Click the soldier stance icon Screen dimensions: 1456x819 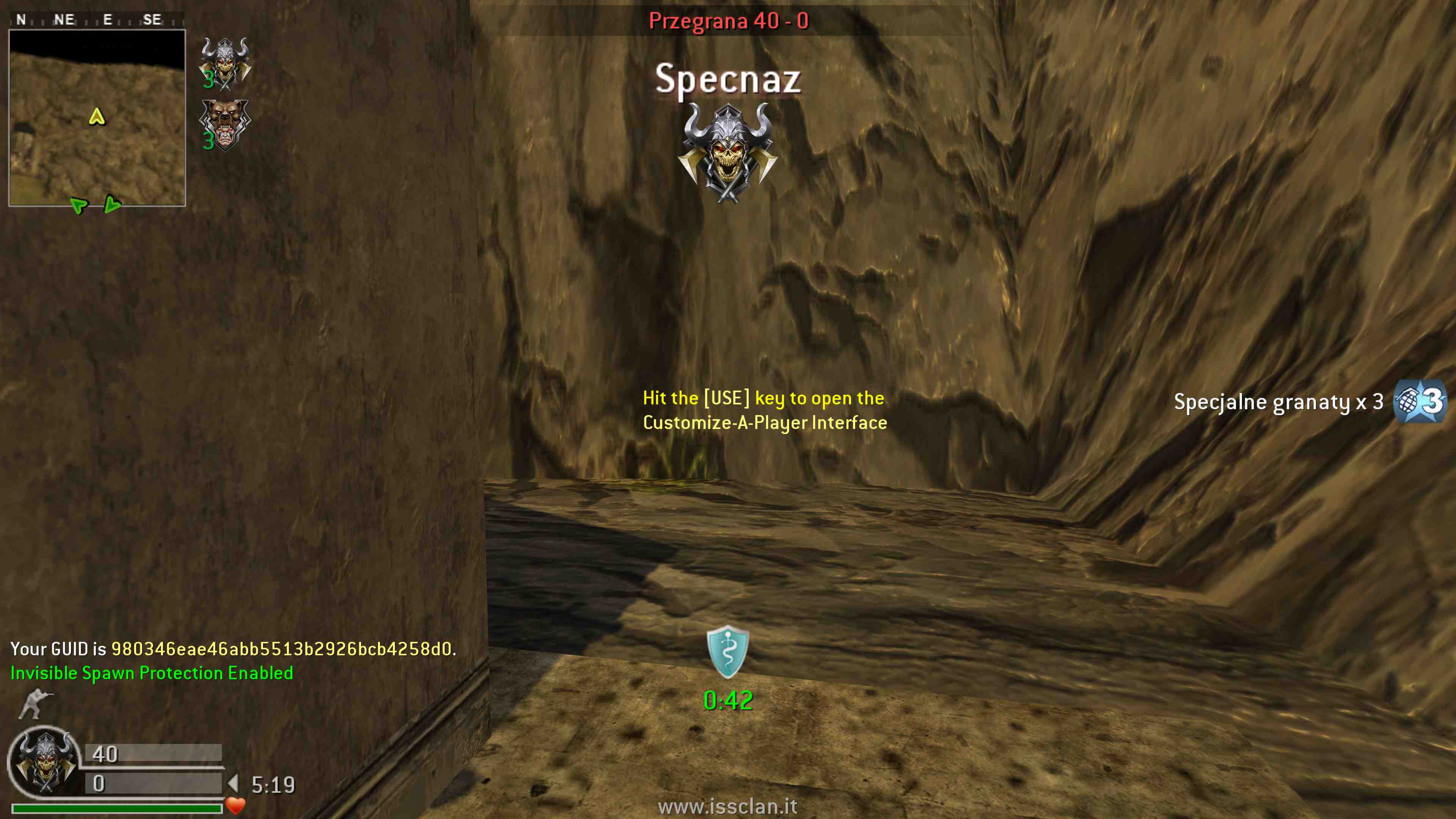coord(35,704)
